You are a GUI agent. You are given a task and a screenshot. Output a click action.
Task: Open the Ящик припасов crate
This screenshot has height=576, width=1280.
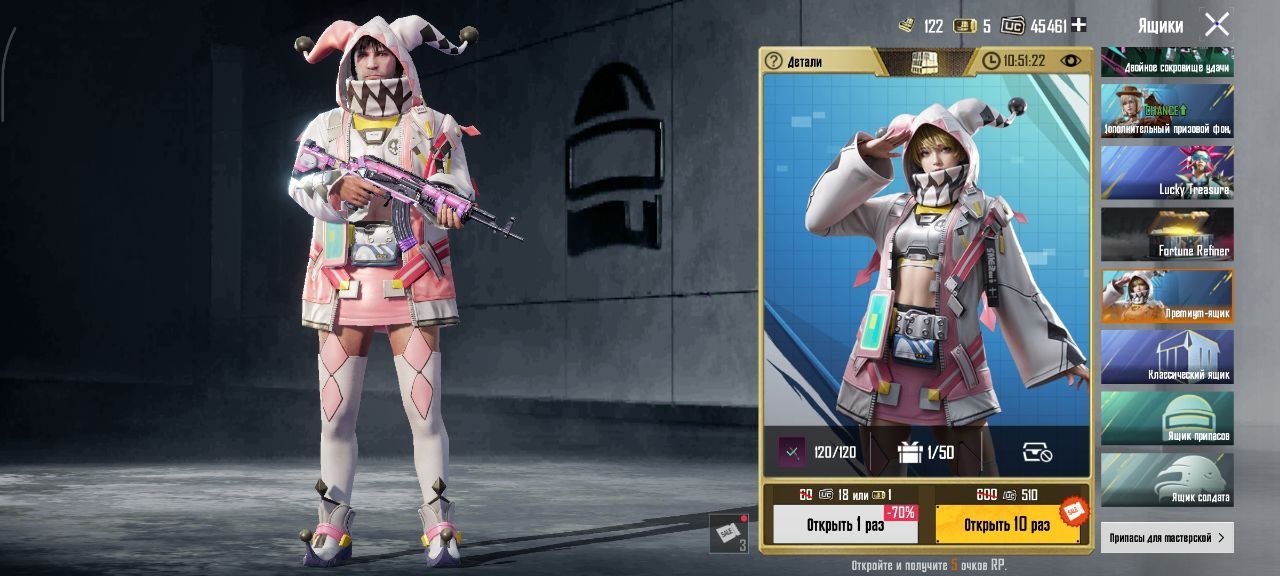point(1167,418)
